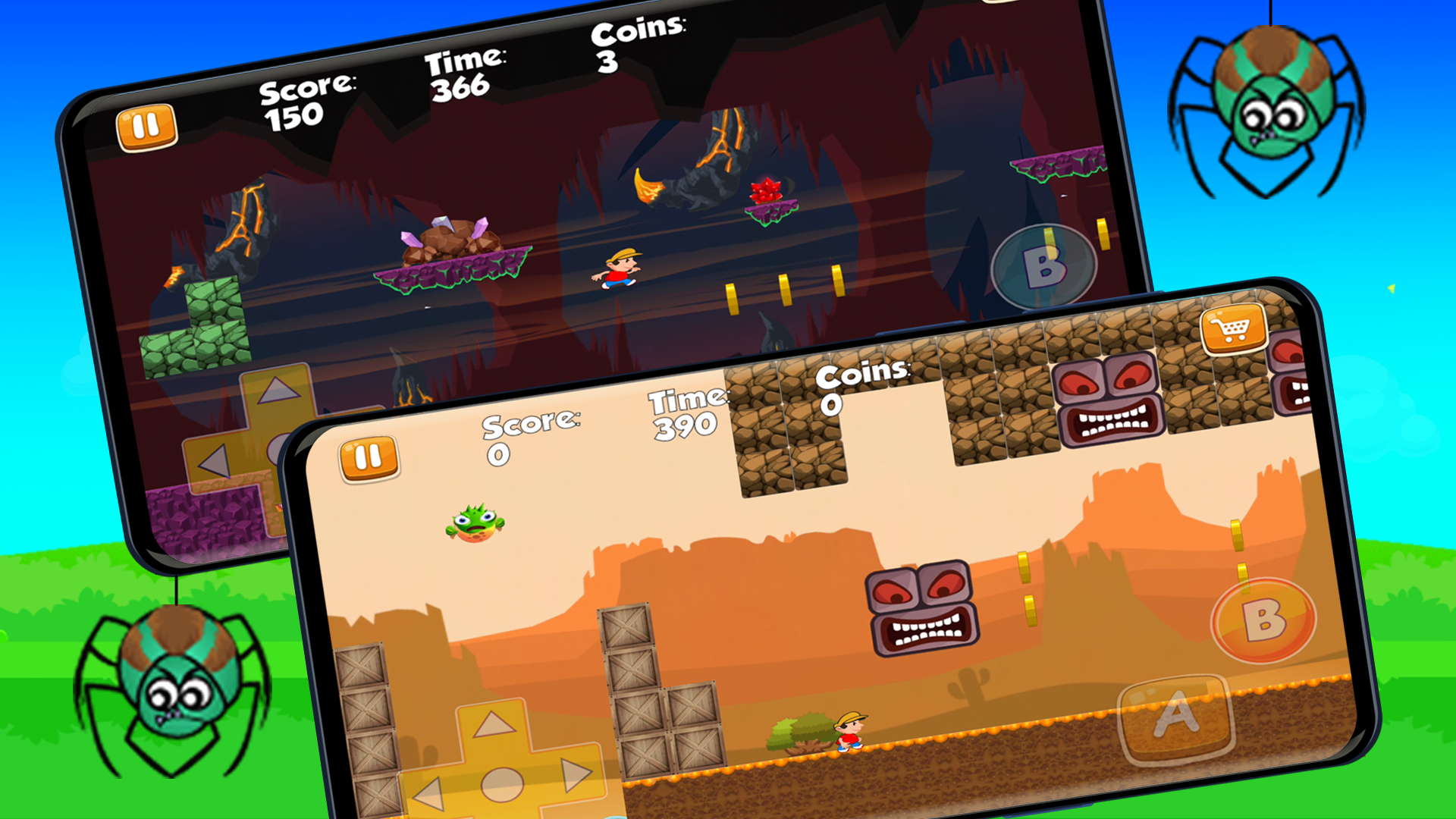Viewport: 1456px width, 819px height.
Task: Tap the teal B button in cave level
Action: click(1044, 268)
